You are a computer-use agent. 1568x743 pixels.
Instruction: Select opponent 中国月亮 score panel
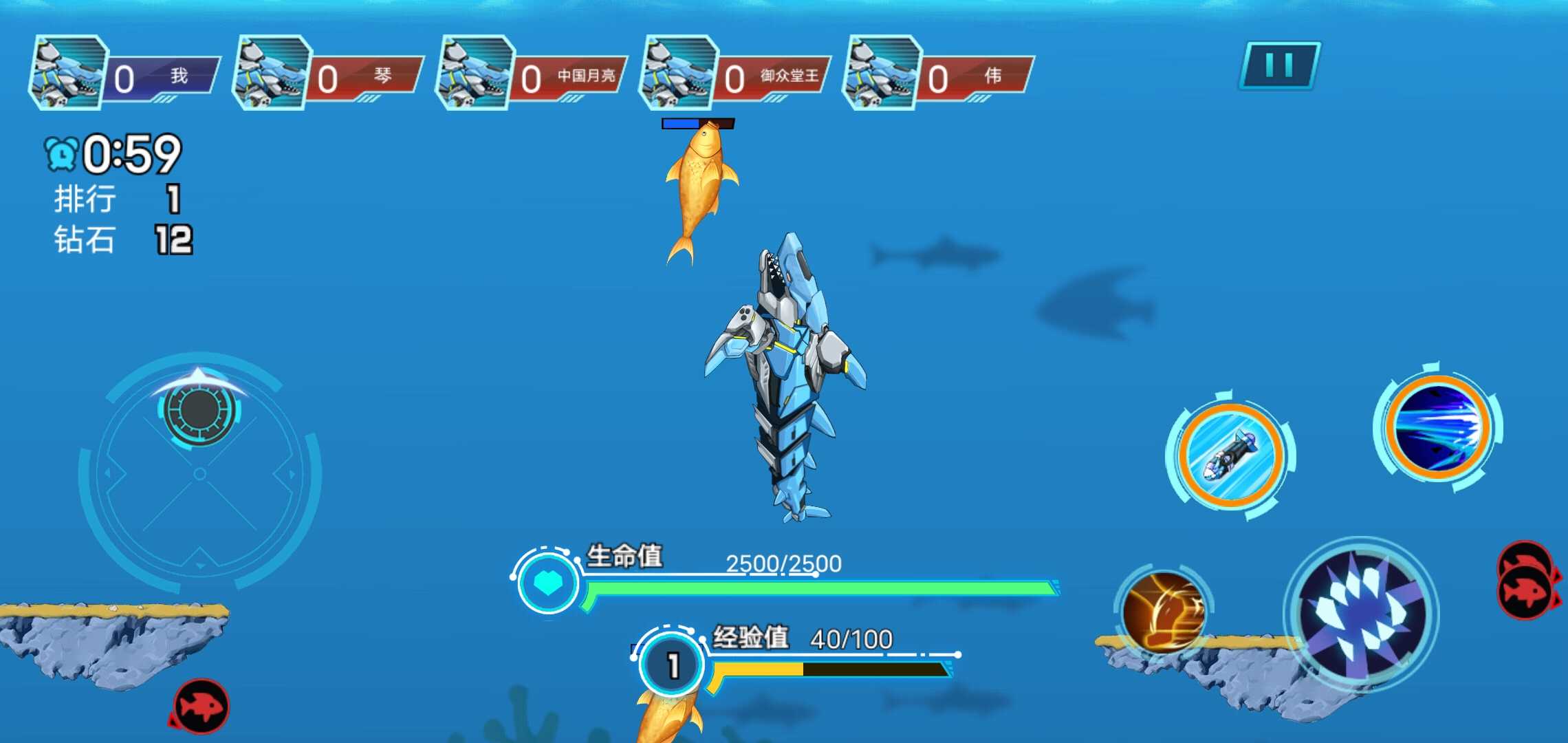531,74
